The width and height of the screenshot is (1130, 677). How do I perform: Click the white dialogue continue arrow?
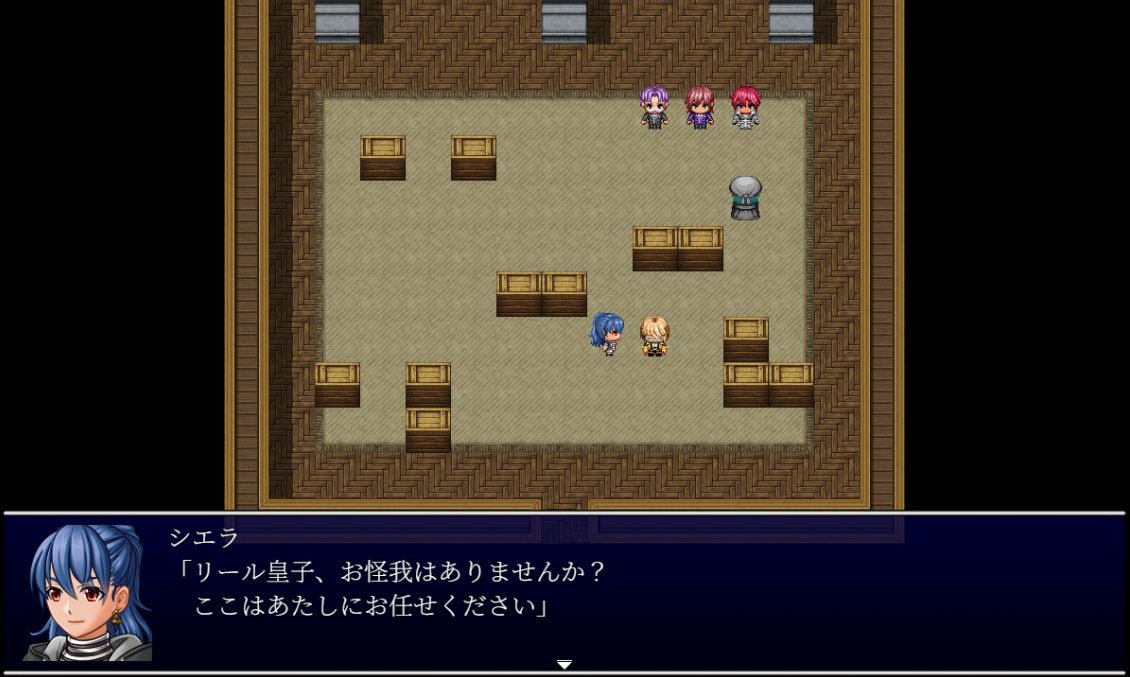click(564, 664)
